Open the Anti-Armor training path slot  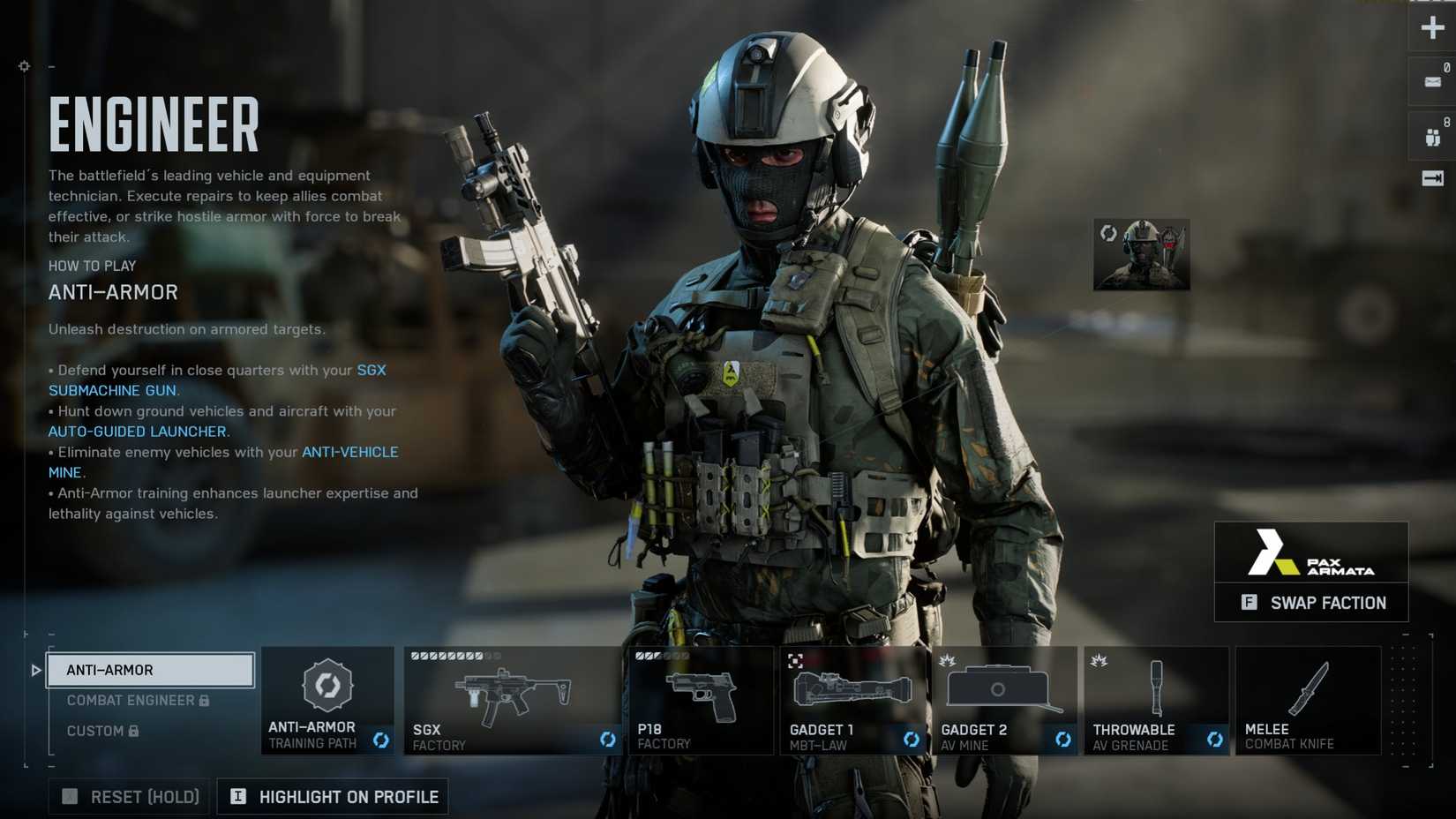point(327,700)
